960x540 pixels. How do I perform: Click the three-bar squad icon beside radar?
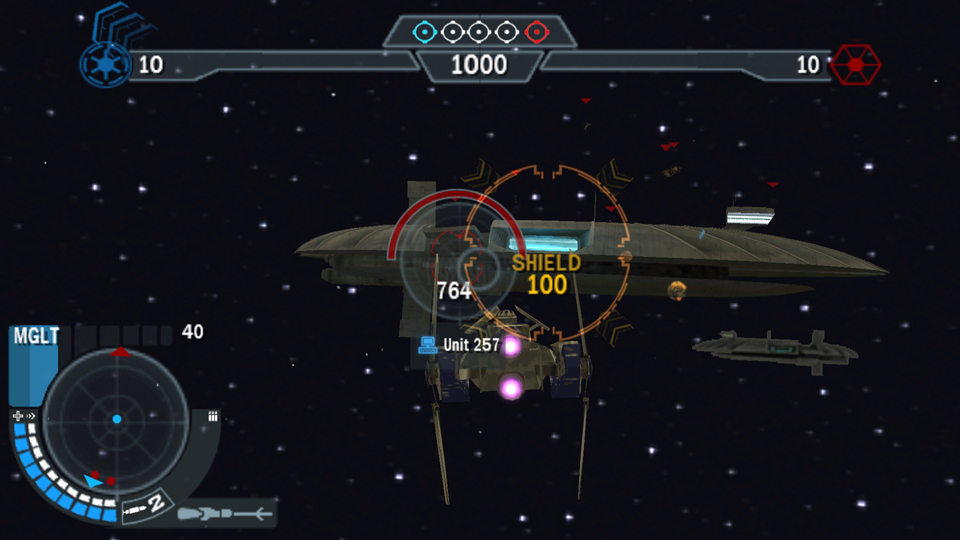pos(212,417)
